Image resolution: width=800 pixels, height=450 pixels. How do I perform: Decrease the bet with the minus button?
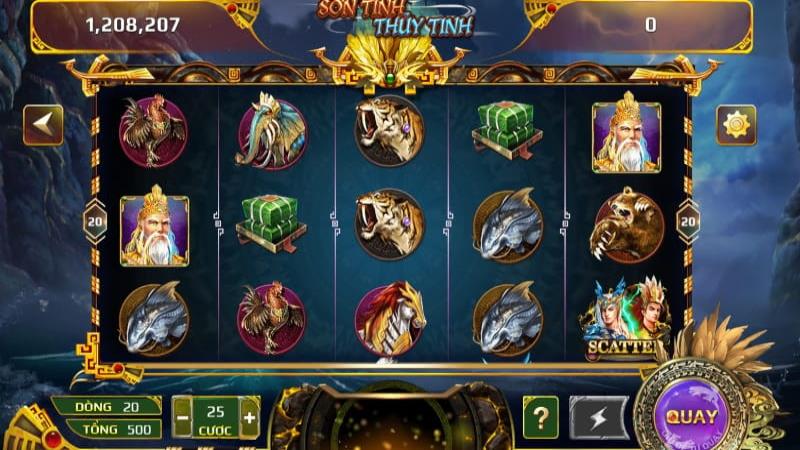182,417
